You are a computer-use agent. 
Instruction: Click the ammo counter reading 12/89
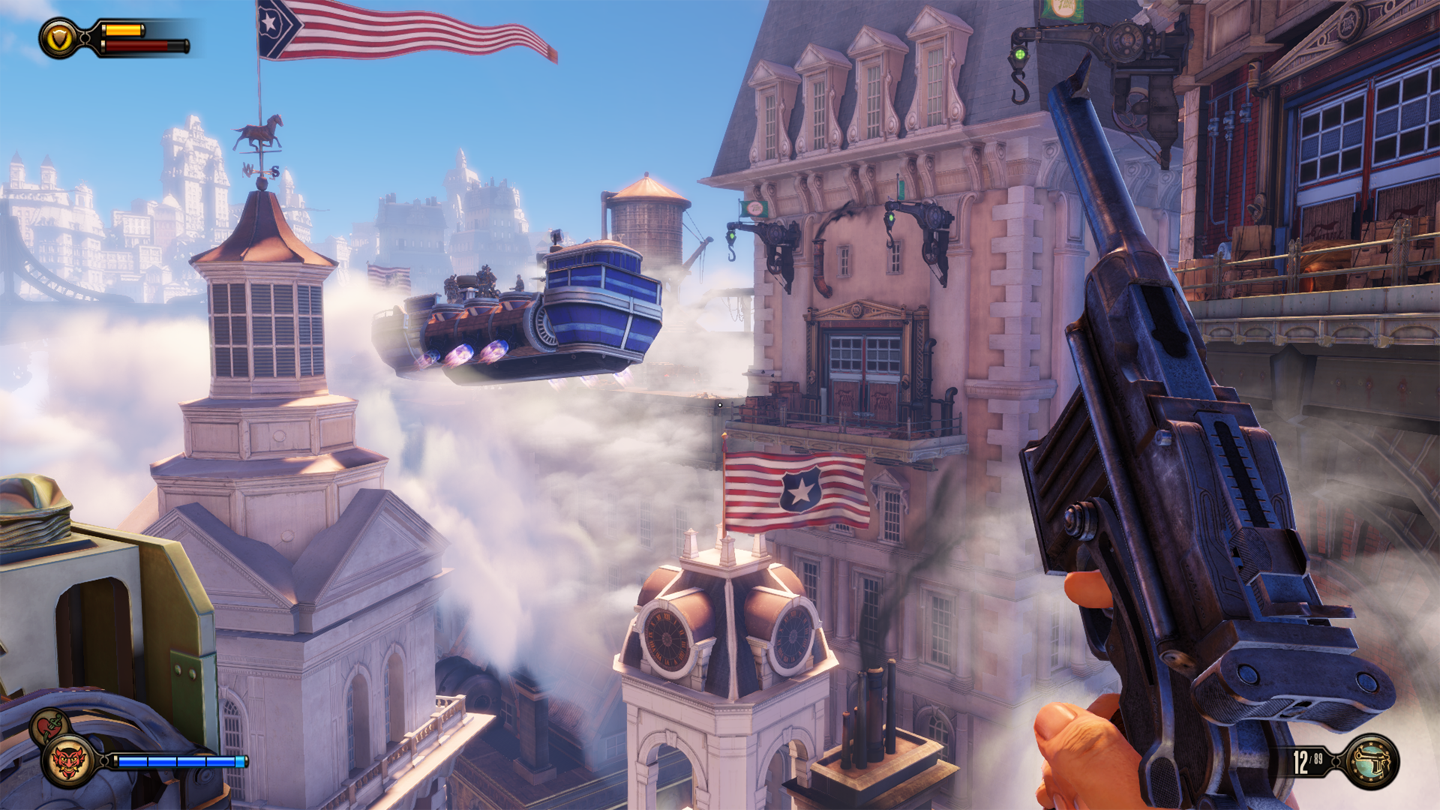coord(1308,760)
